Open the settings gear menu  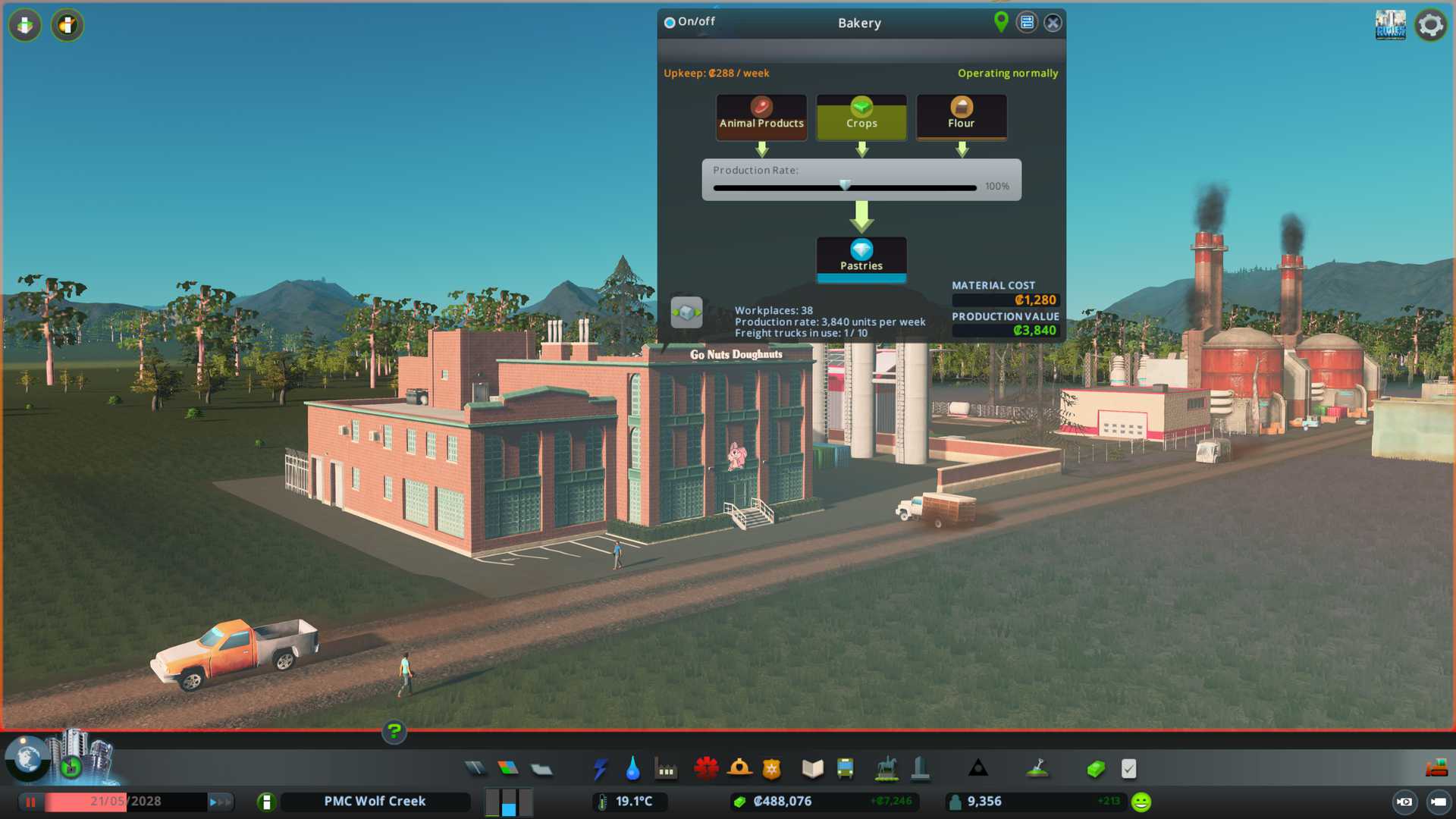[1430, 25]
